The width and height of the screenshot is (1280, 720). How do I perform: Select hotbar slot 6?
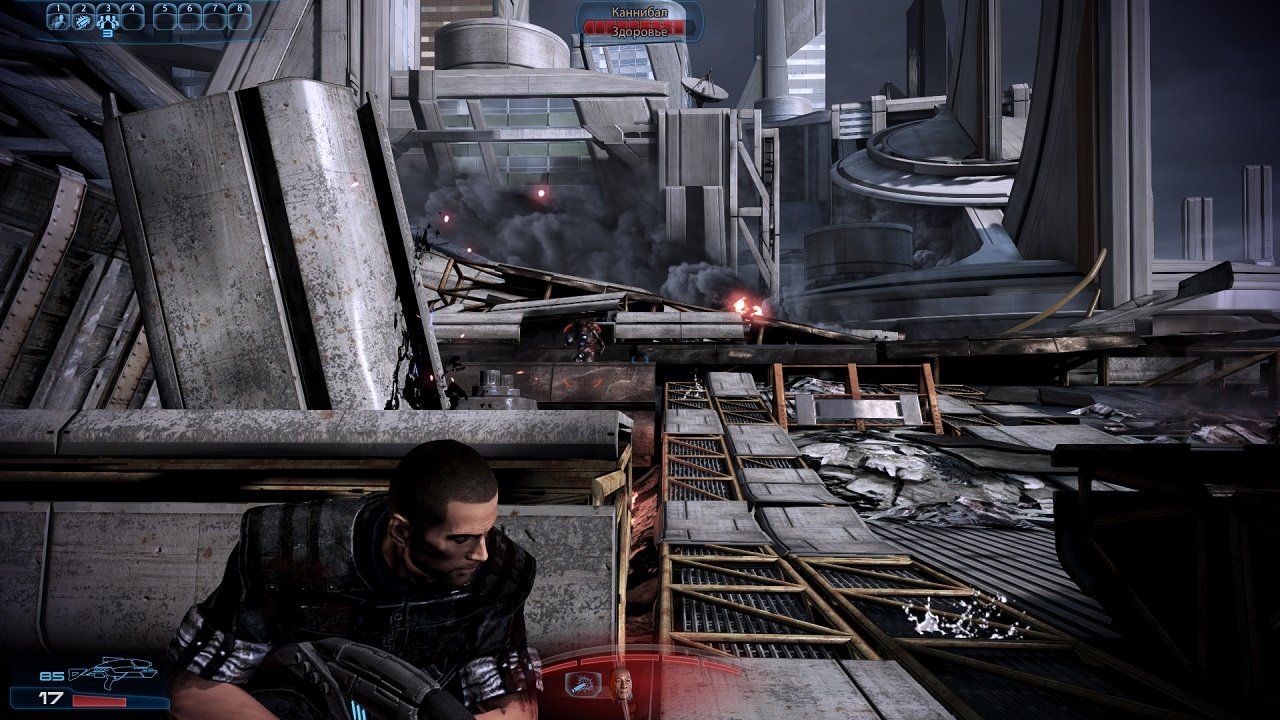pyautogui.click(x=190, y=18)
